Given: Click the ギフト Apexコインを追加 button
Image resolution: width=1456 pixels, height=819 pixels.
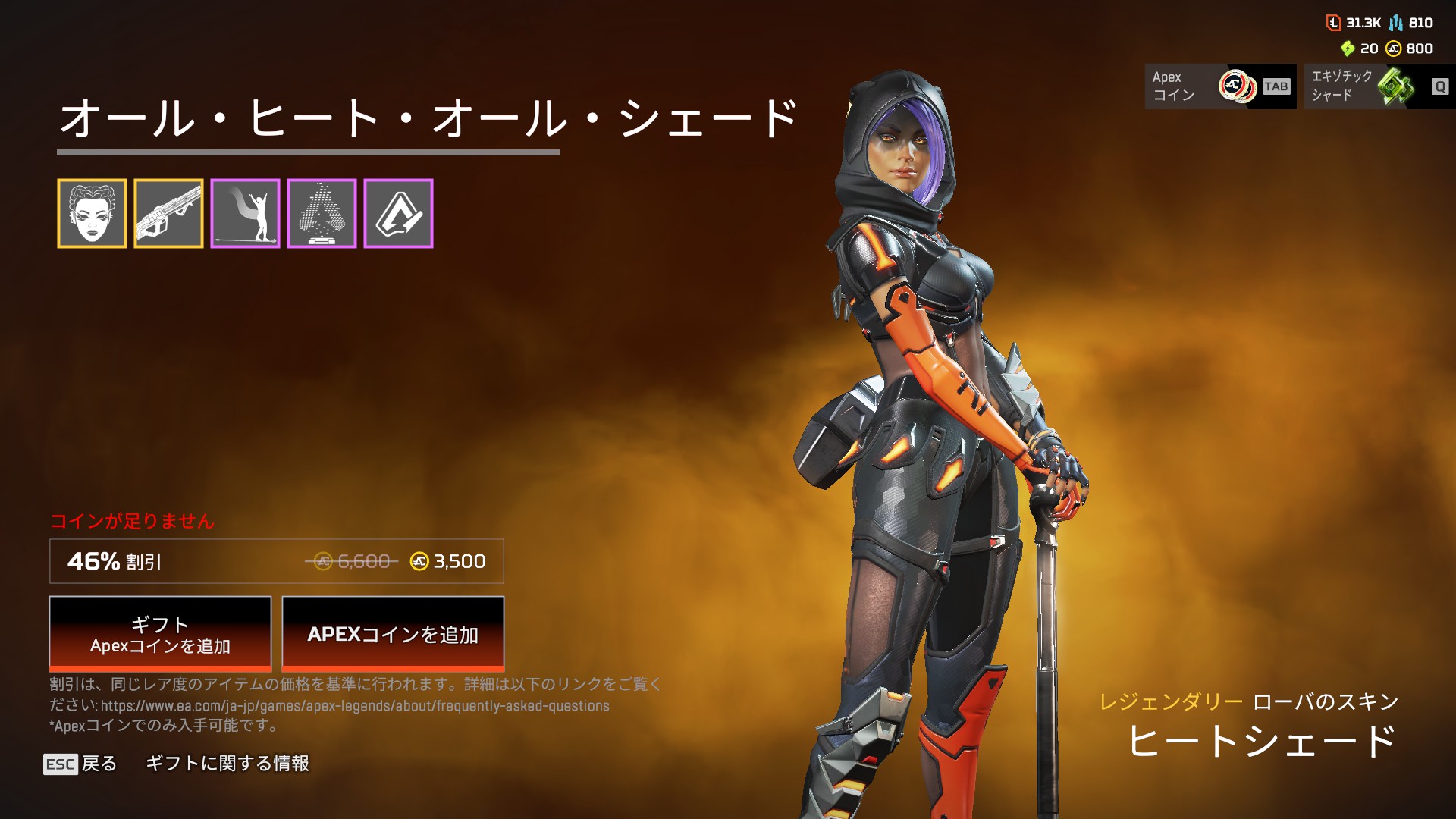Looking at the screenshot, I should coord(160,634).
